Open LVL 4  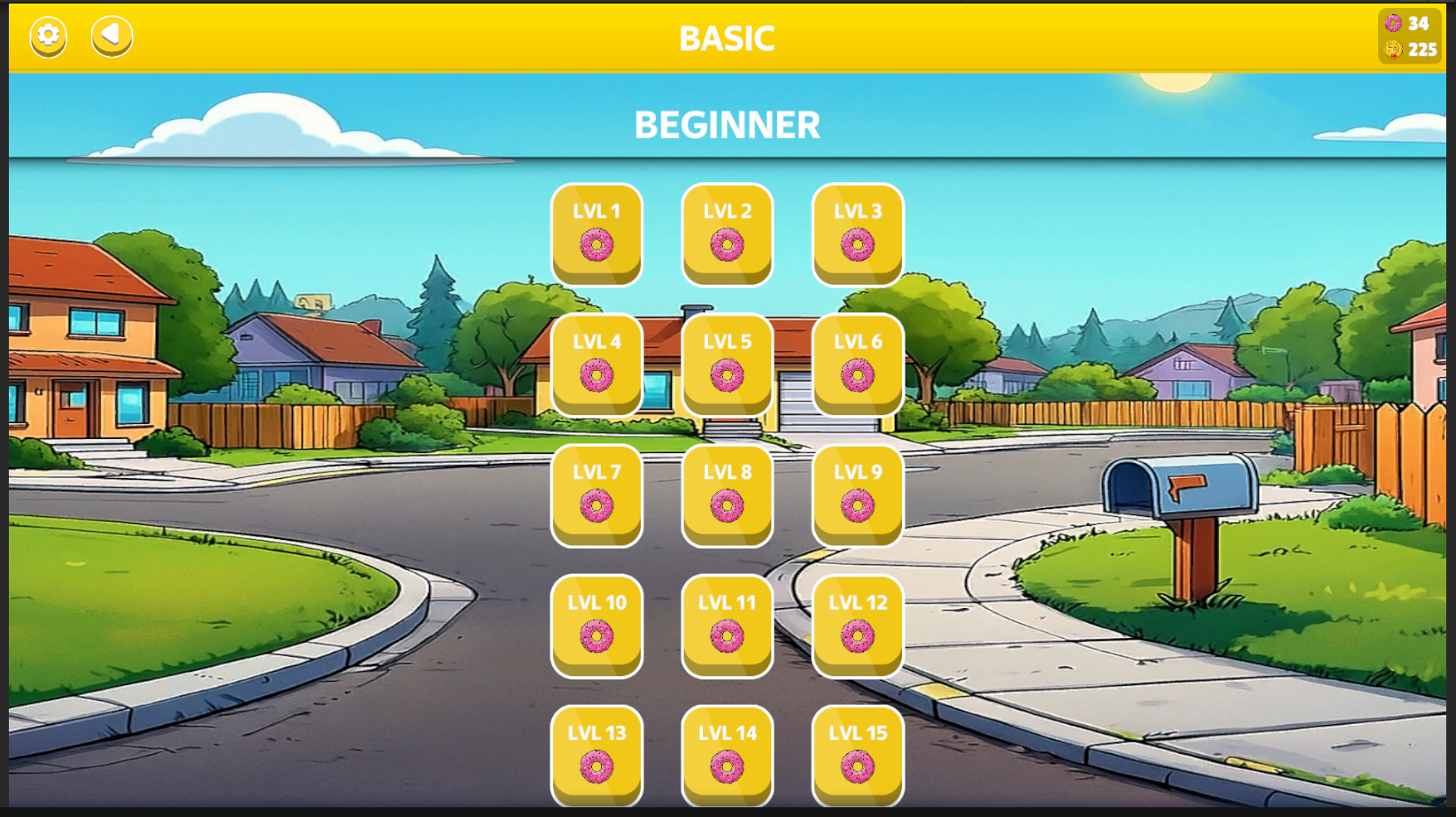click(x=597, y=364)
